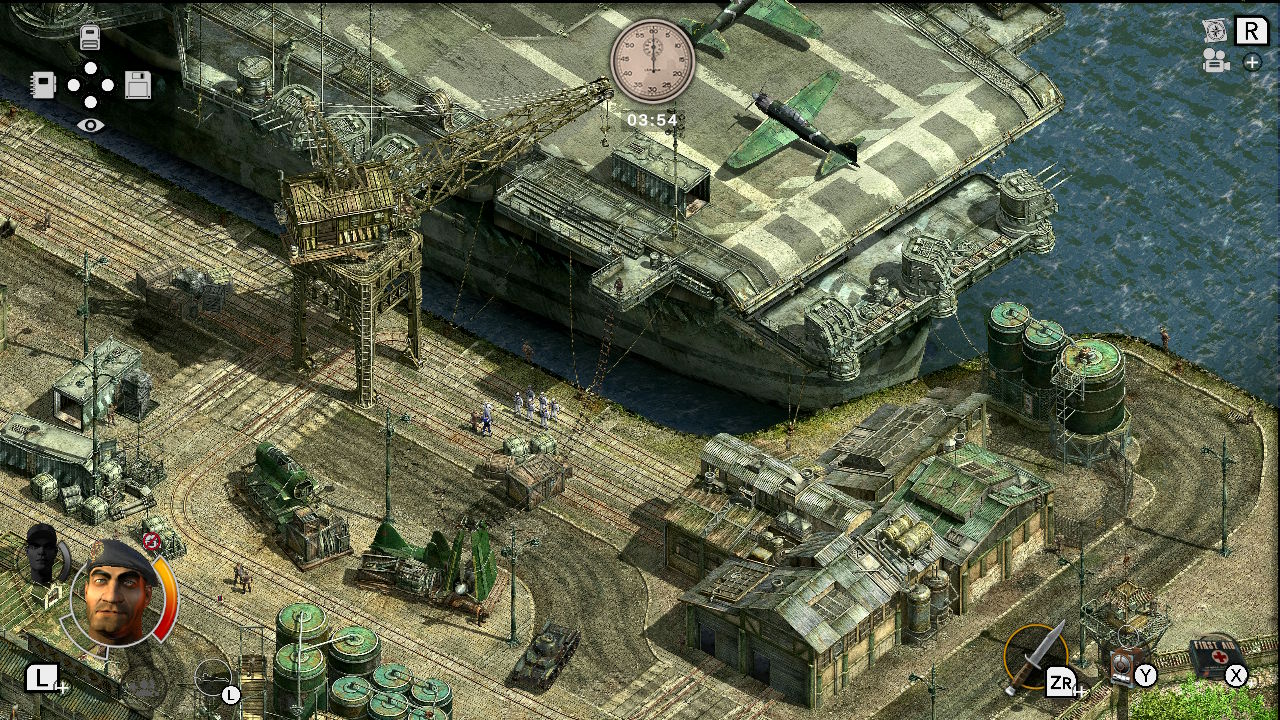Click the zoom-in plus button
This screenshot has height=720, width=1280.
[1251, 63]
